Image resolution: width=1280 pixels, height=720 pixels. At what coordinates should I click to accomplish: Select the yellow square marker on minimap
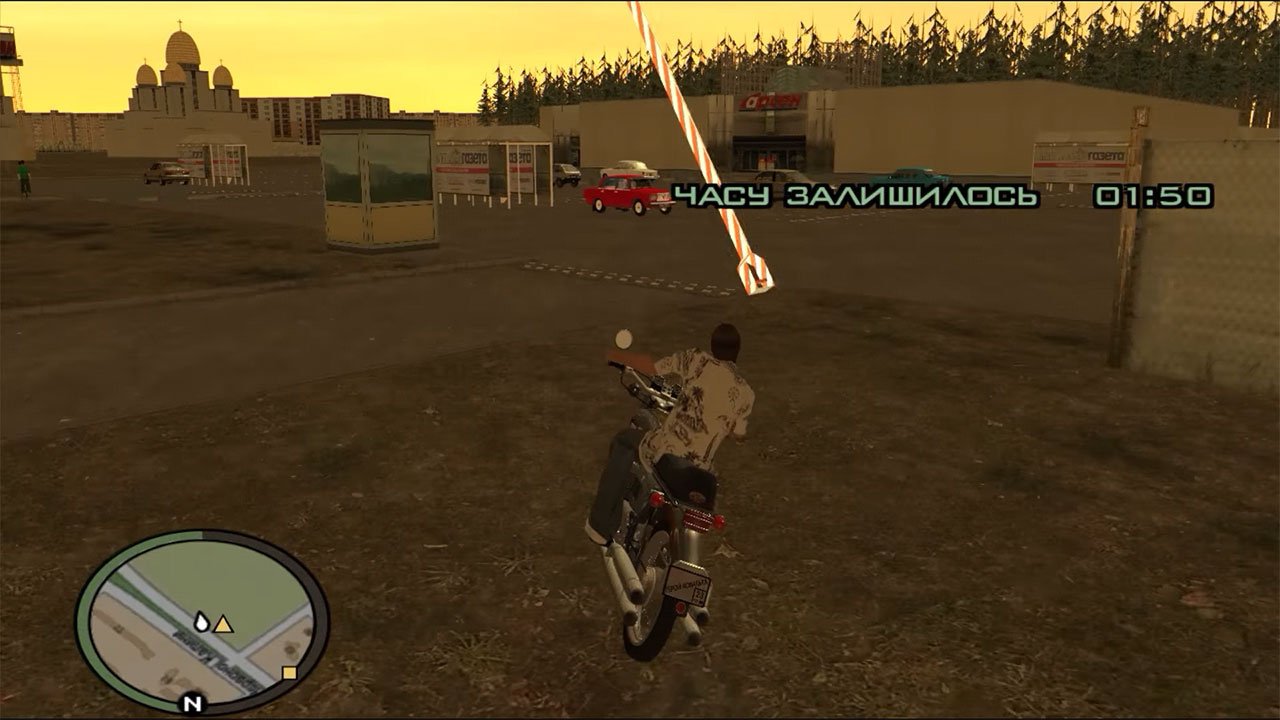coord(289,673)
